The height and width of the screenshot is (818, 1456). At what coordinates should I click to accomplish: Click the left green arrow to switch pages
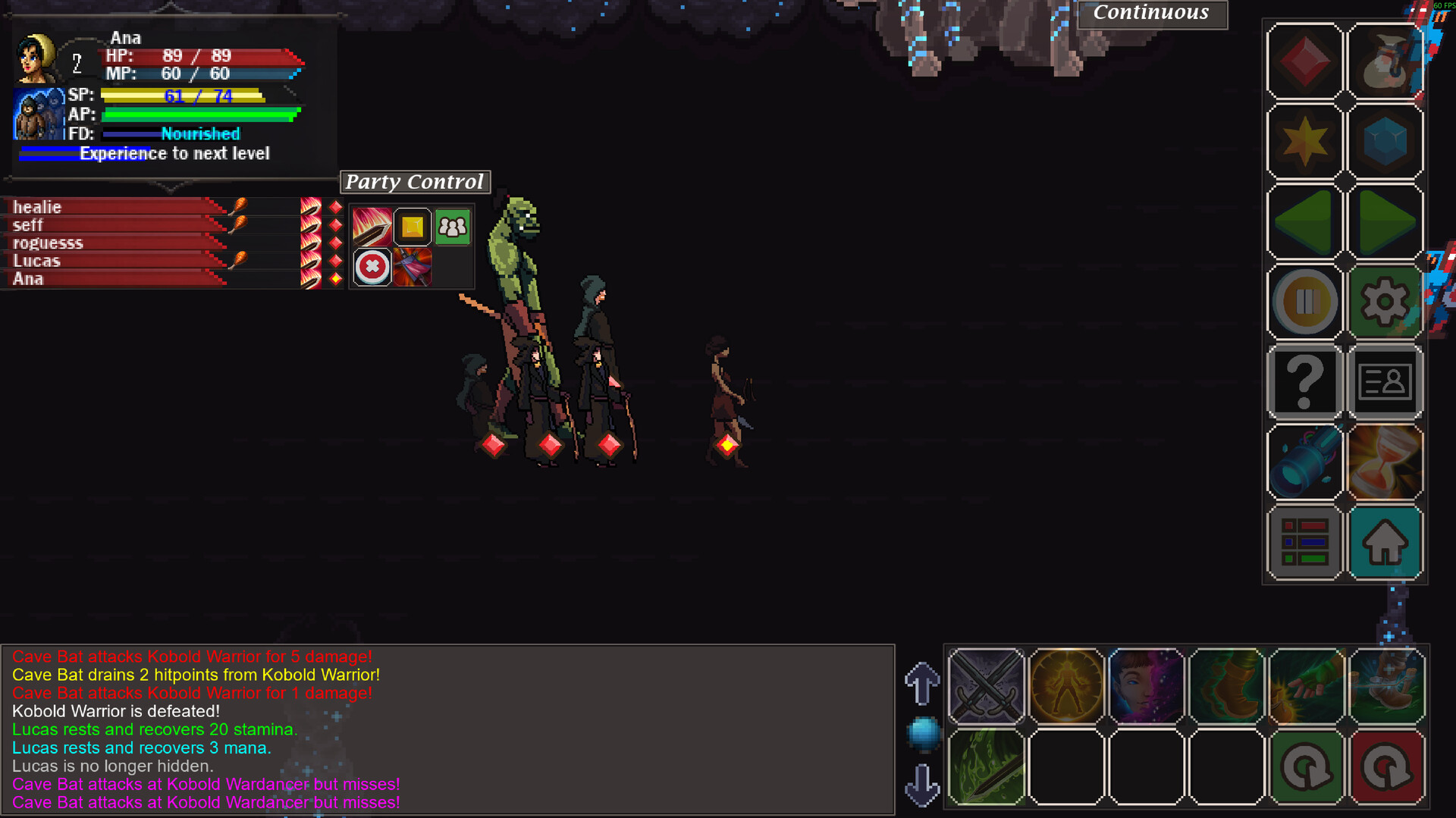click(x=1304, y=221)
